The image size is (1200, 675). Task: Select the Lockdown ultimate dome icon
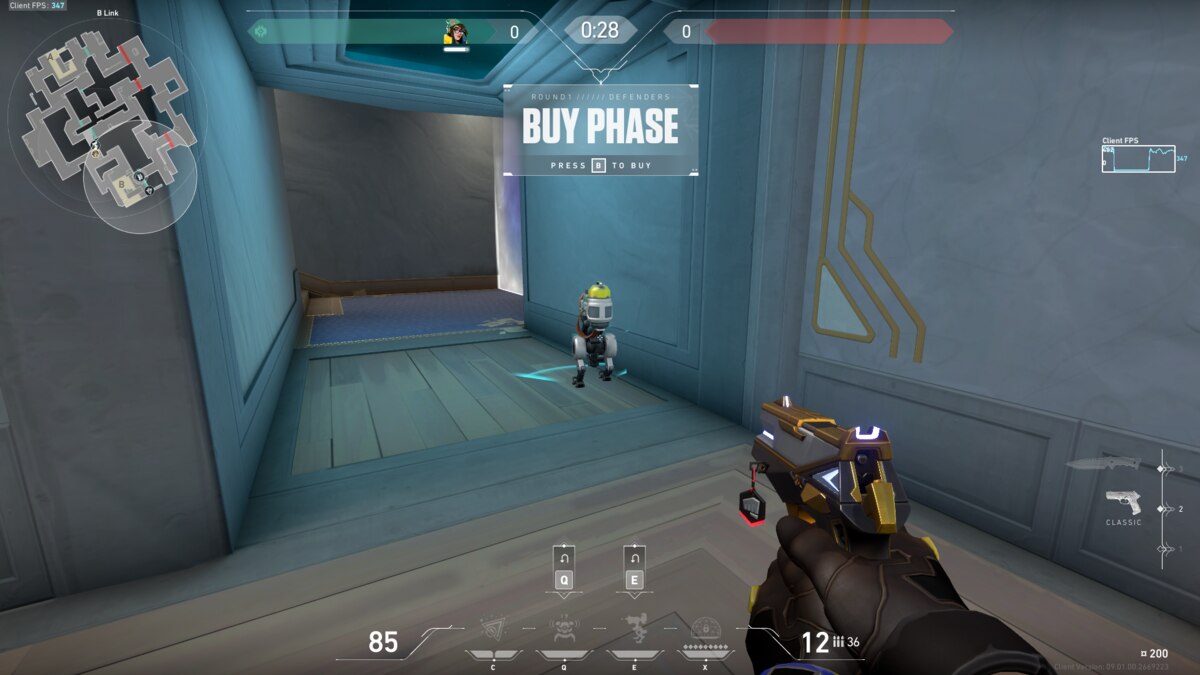pos(706,628)
